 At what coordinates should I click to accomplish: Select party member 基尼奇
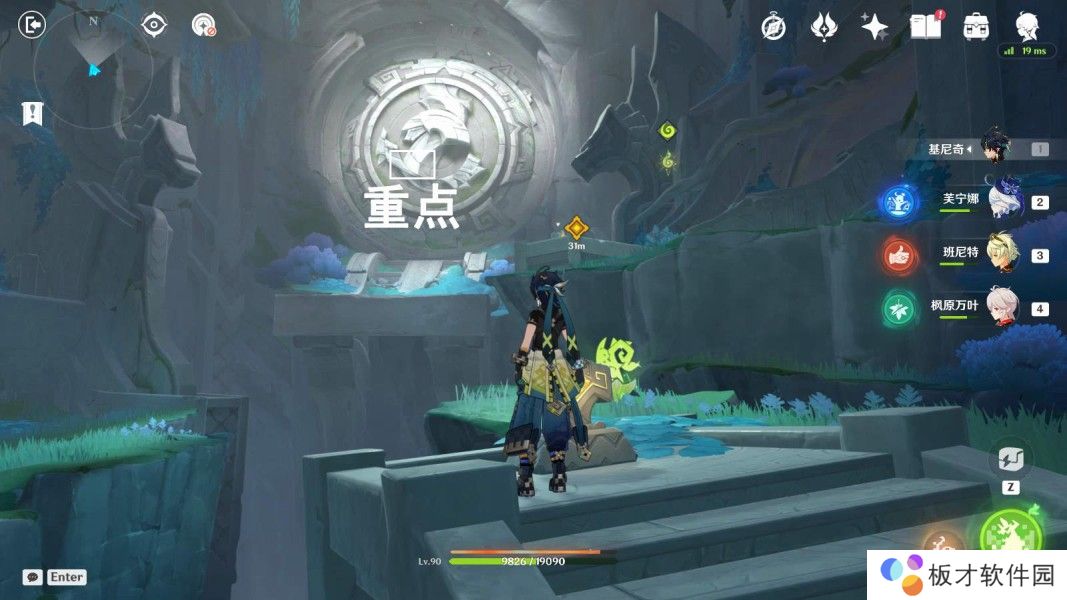(995, 149)
